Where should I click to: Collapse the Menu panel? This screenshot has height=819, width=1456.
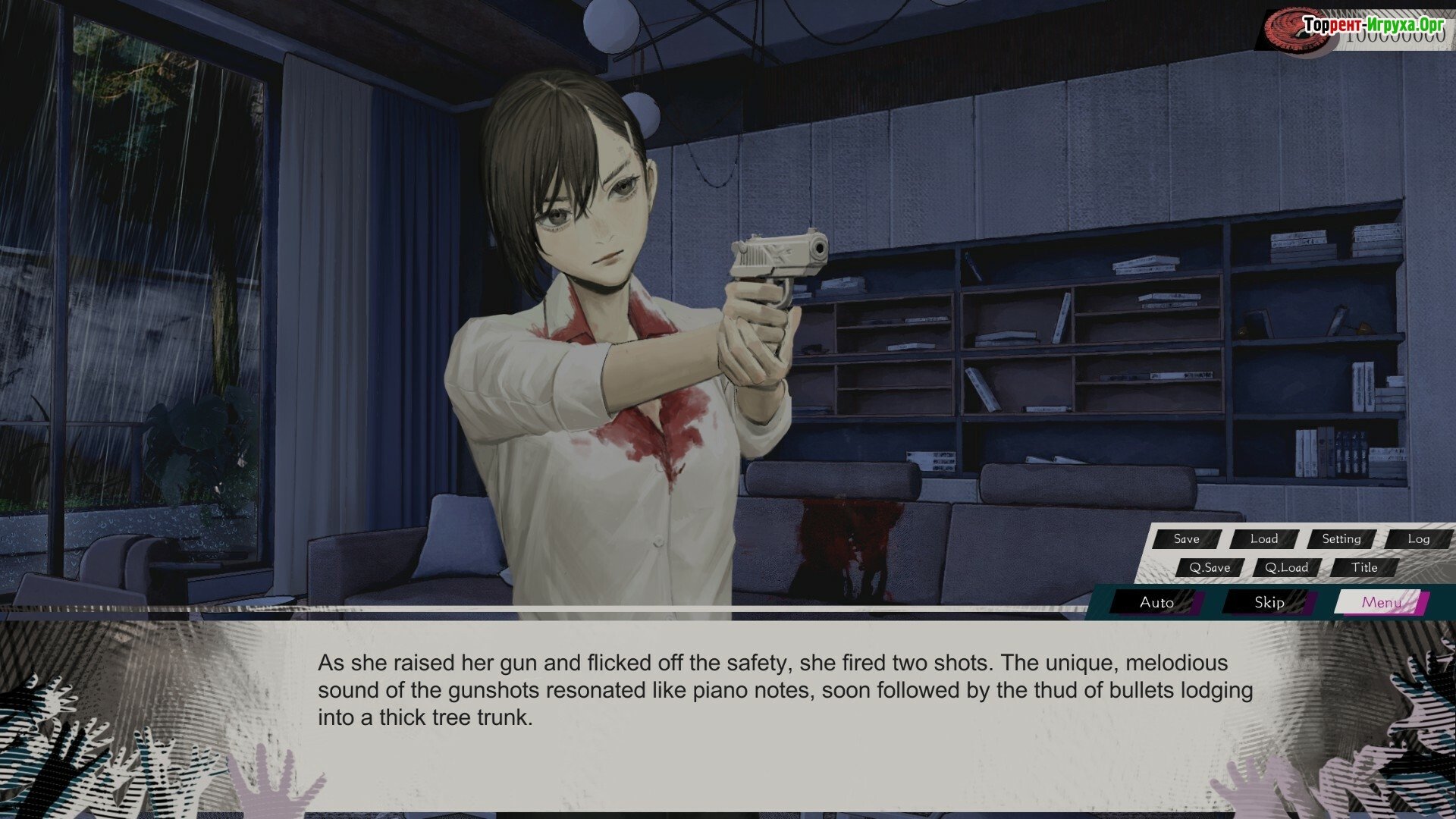(1381, 603)
